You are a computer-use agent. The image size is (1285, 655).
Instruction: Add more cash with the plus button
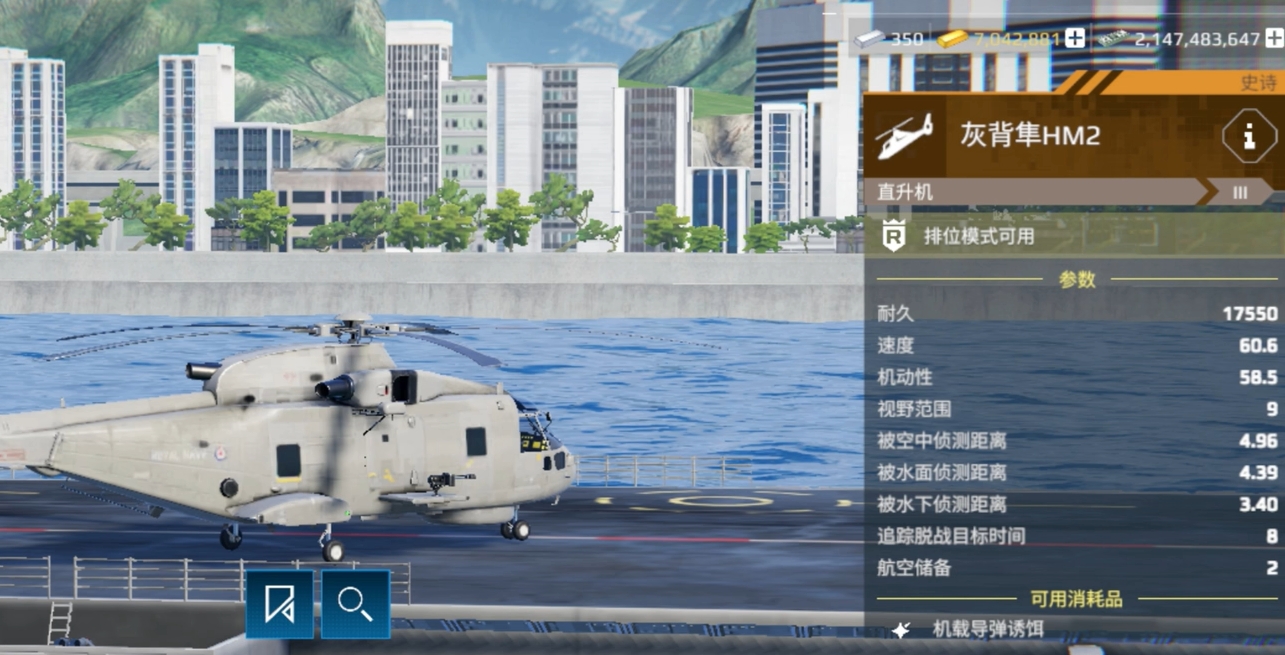1274,39
